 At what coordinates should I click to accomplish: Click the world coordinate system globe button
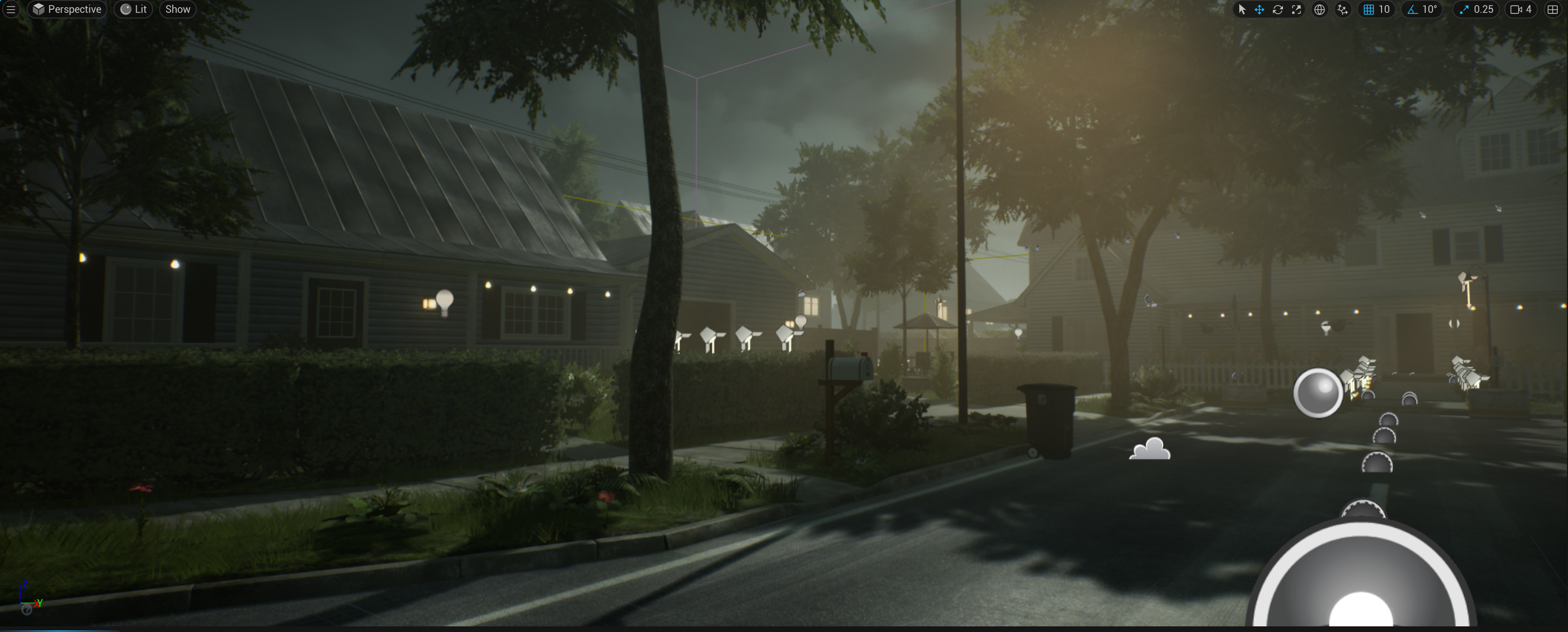1318,9
